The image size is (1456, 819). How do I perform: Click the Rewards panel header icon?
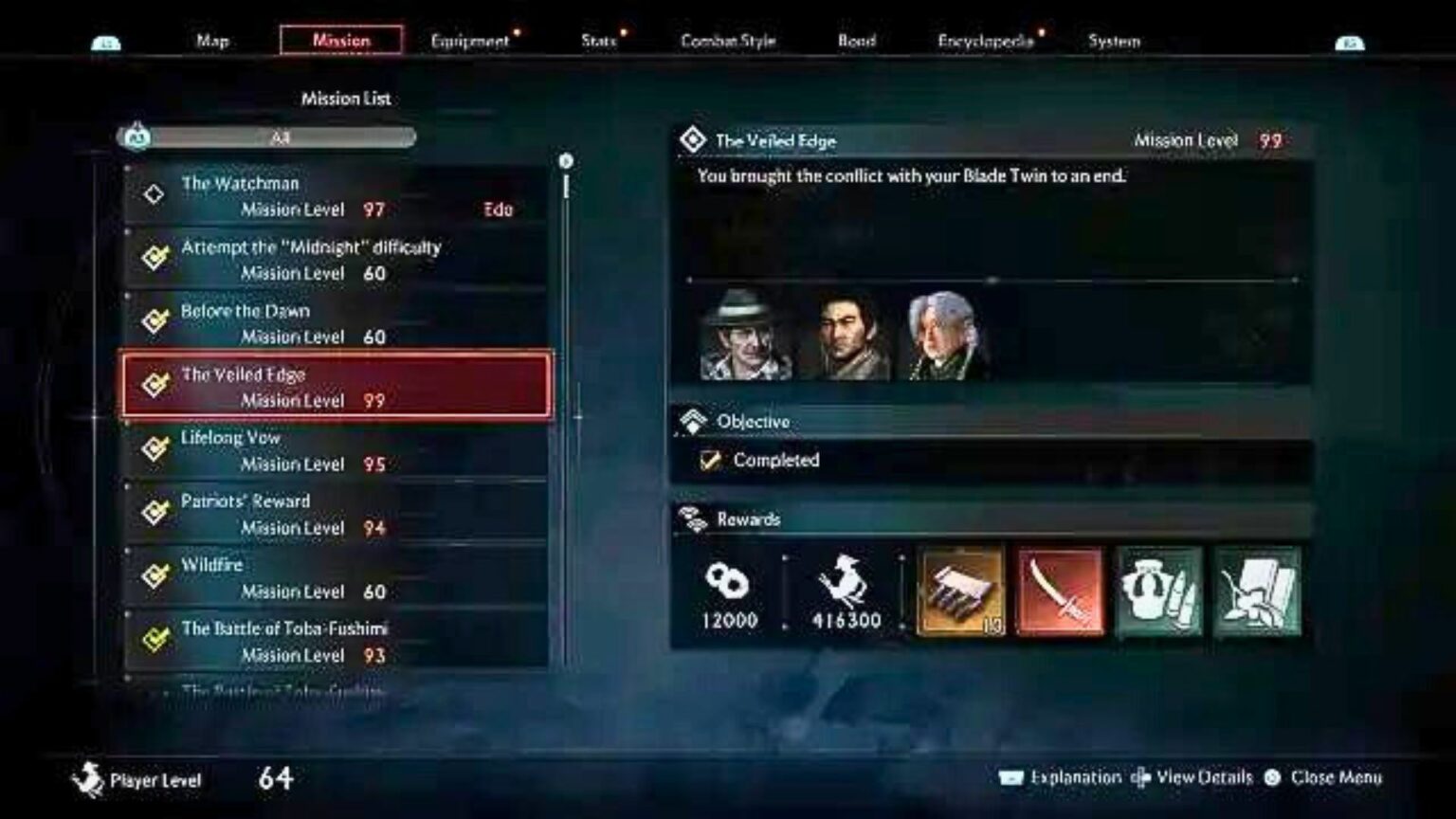[693, 519]
